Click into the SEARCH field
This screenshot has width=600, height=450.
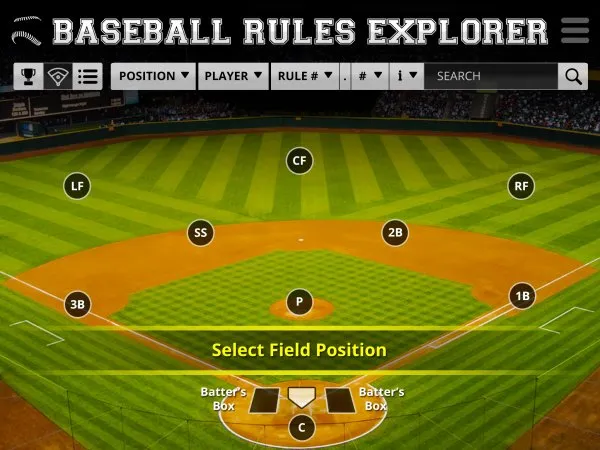(490, 76)
